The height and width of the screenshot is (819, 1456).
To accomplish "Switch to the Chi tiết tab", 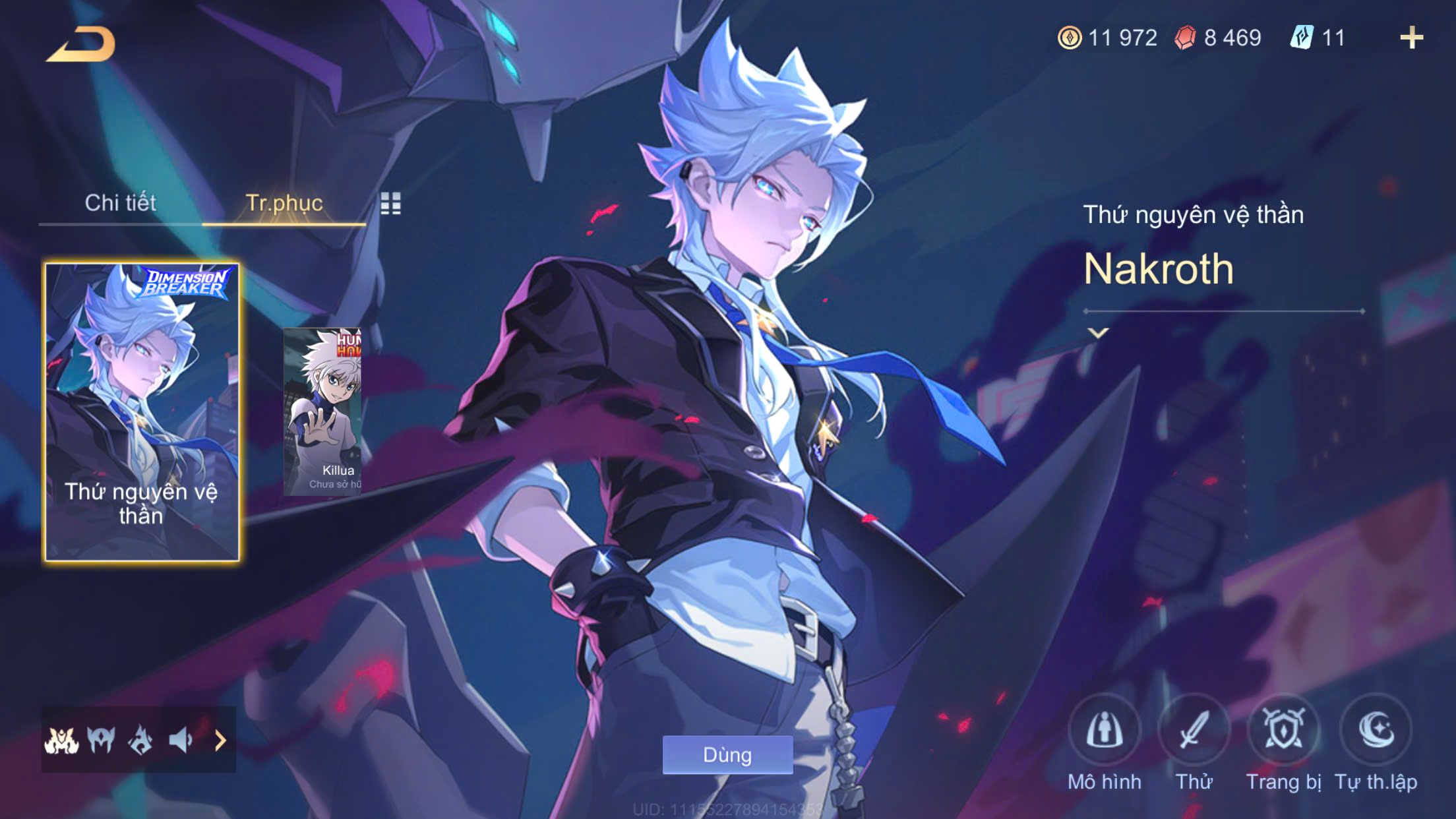I will tap(120, 203).
